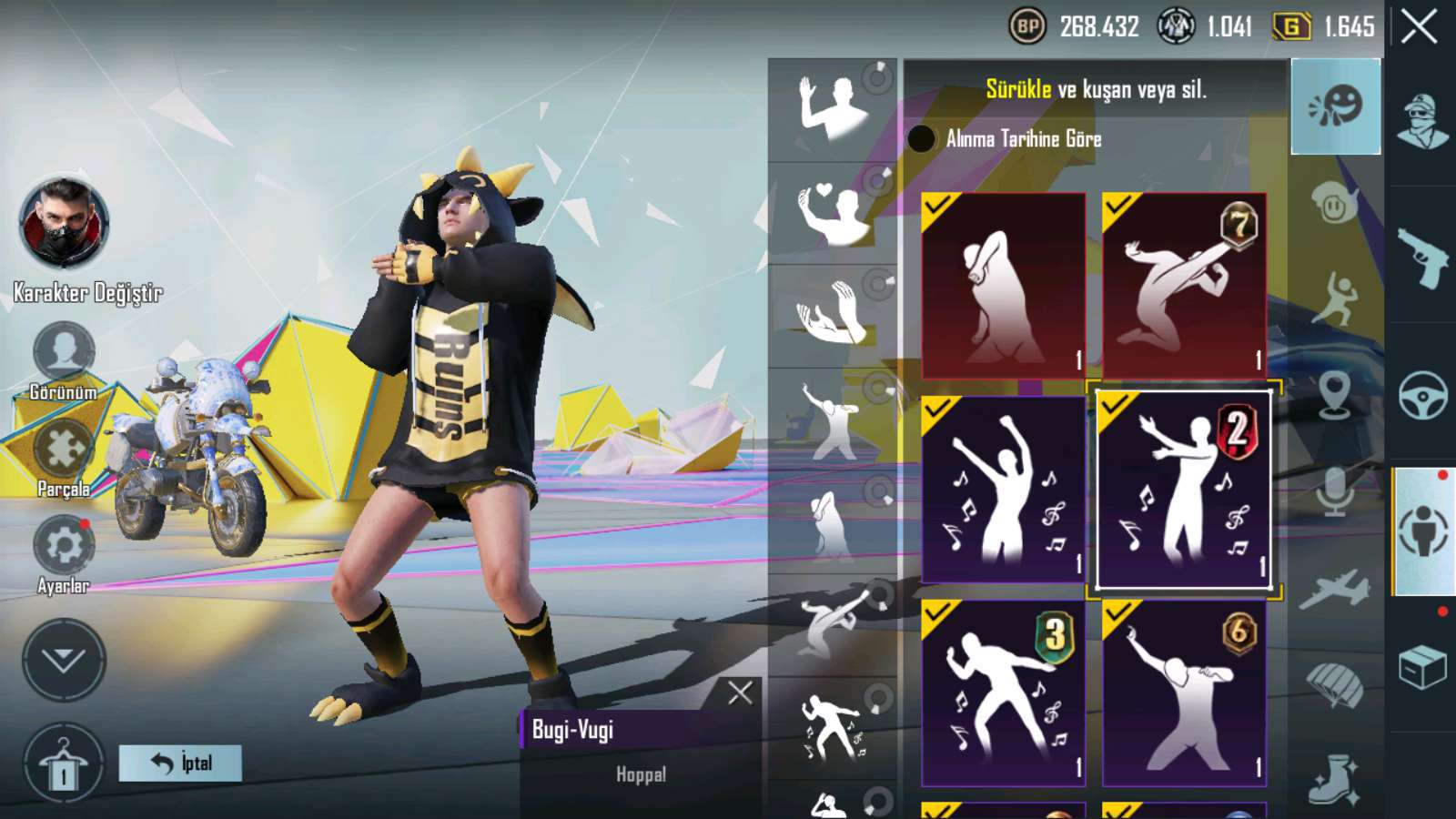
Task: Open Ayarlar gear settings
Action: [x=63, y=546]
